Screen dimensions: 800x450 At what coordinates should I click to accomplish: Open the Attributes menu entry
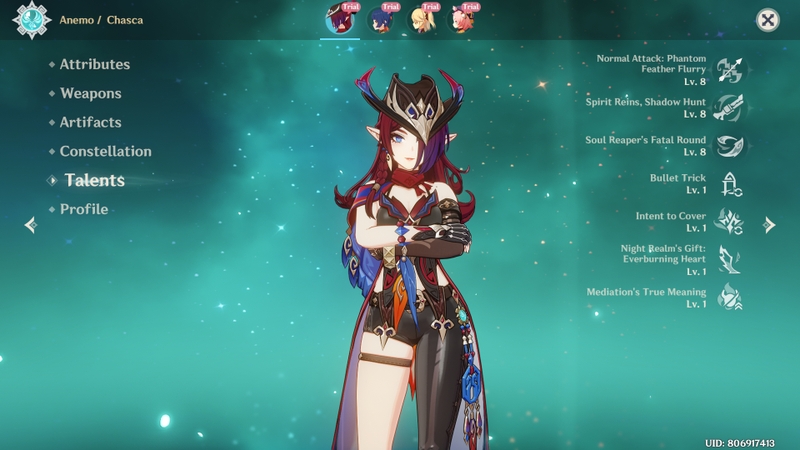click(x=94, y=65)
